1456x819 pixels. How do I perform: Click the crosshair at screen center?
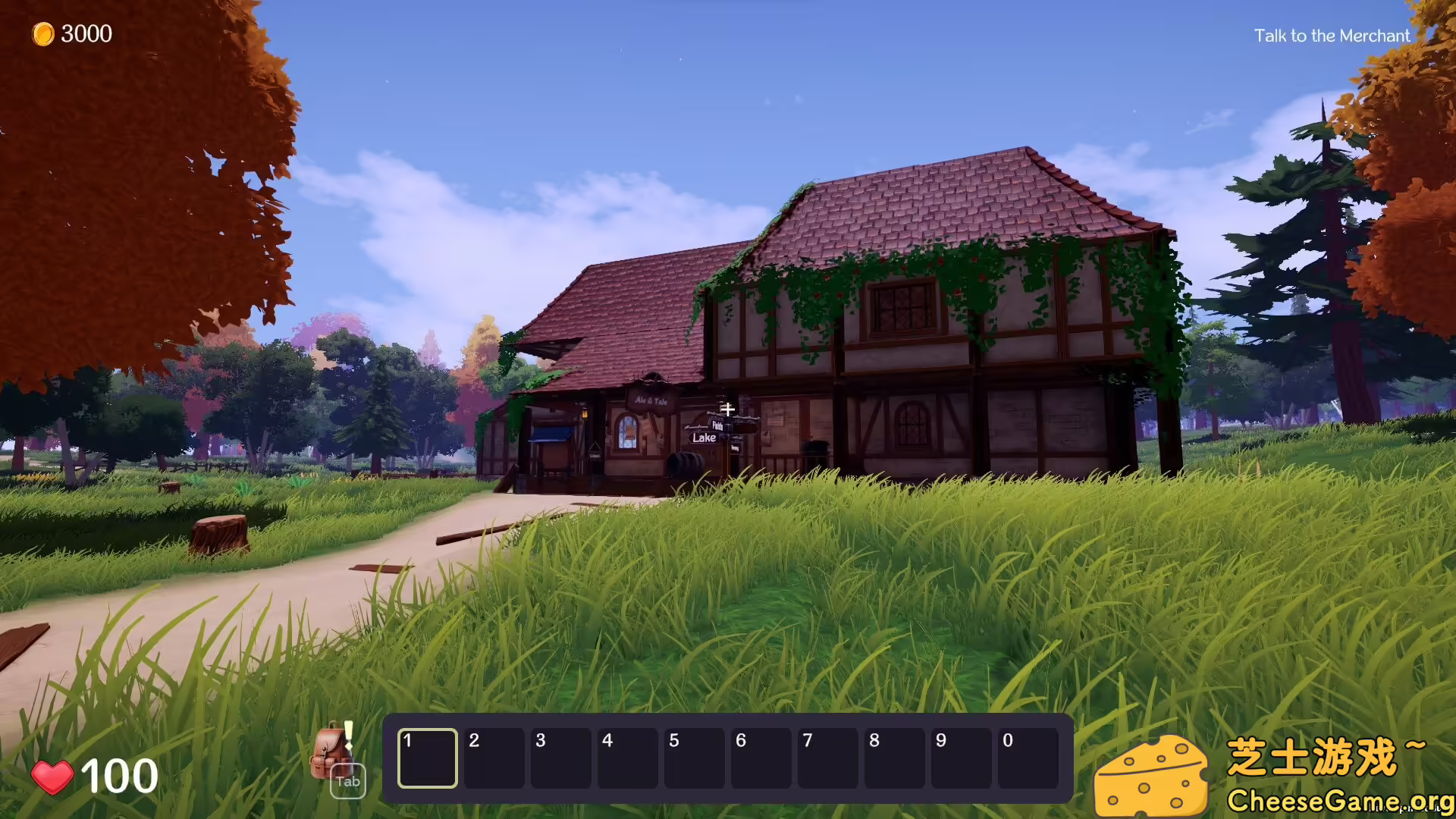728,408
